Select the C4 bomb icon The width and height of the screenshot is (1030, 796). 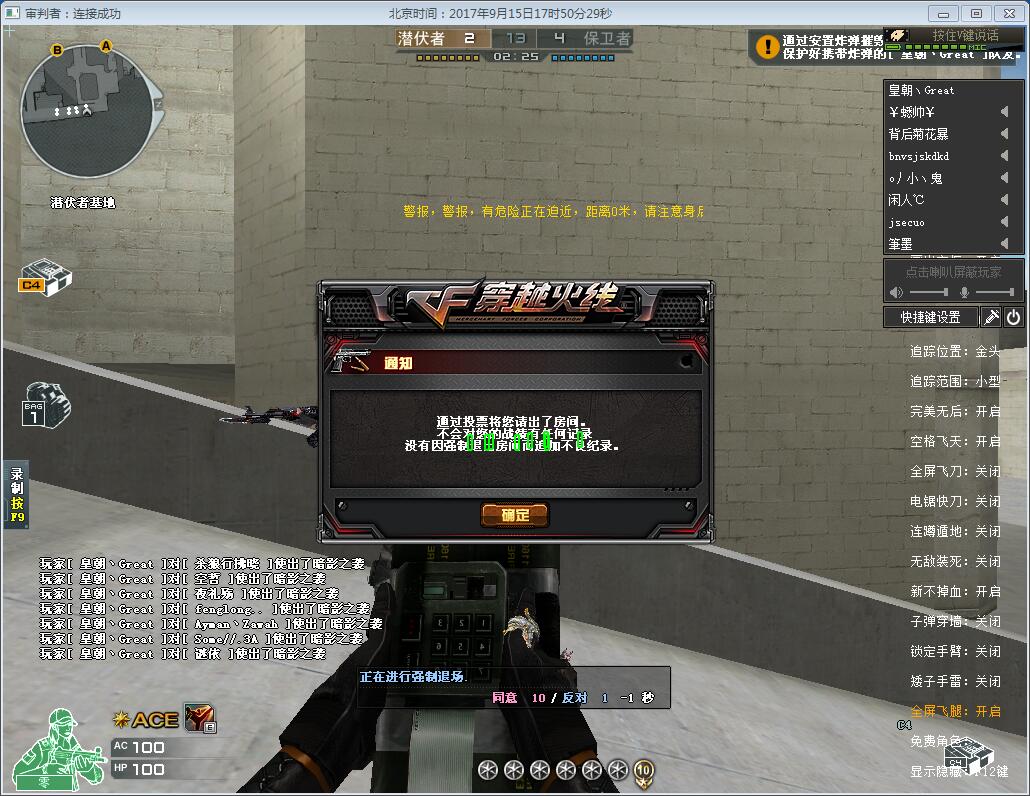coord(45,277)
